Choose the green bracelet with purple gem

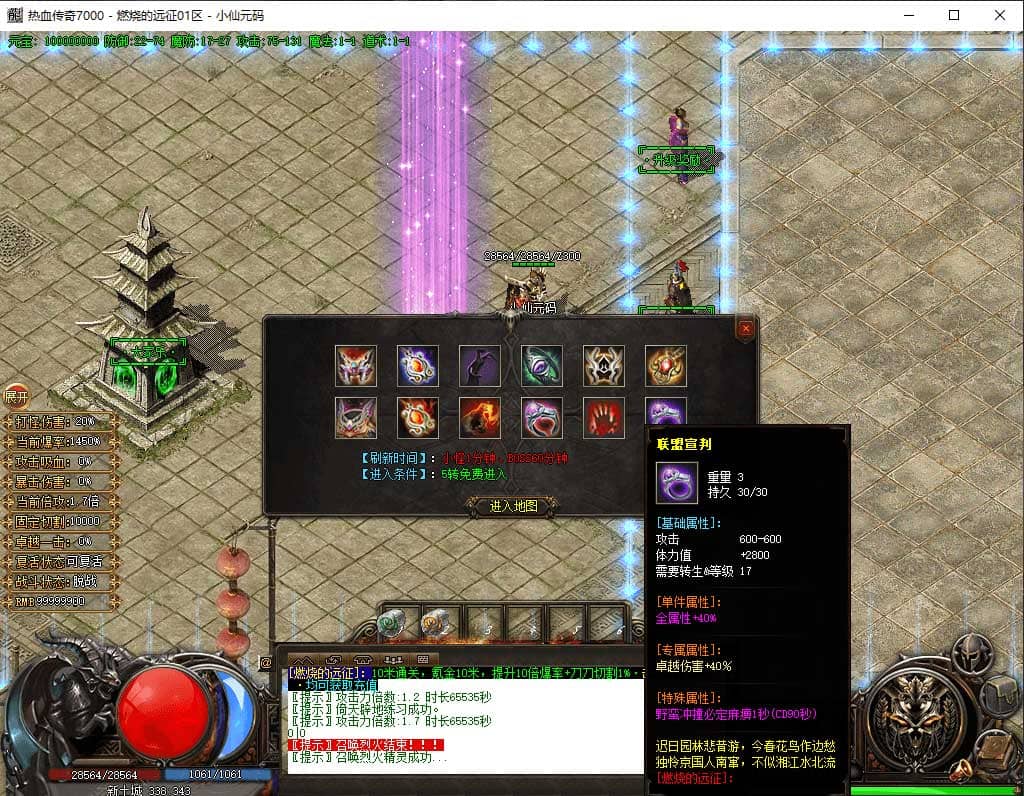pos(542,366)
